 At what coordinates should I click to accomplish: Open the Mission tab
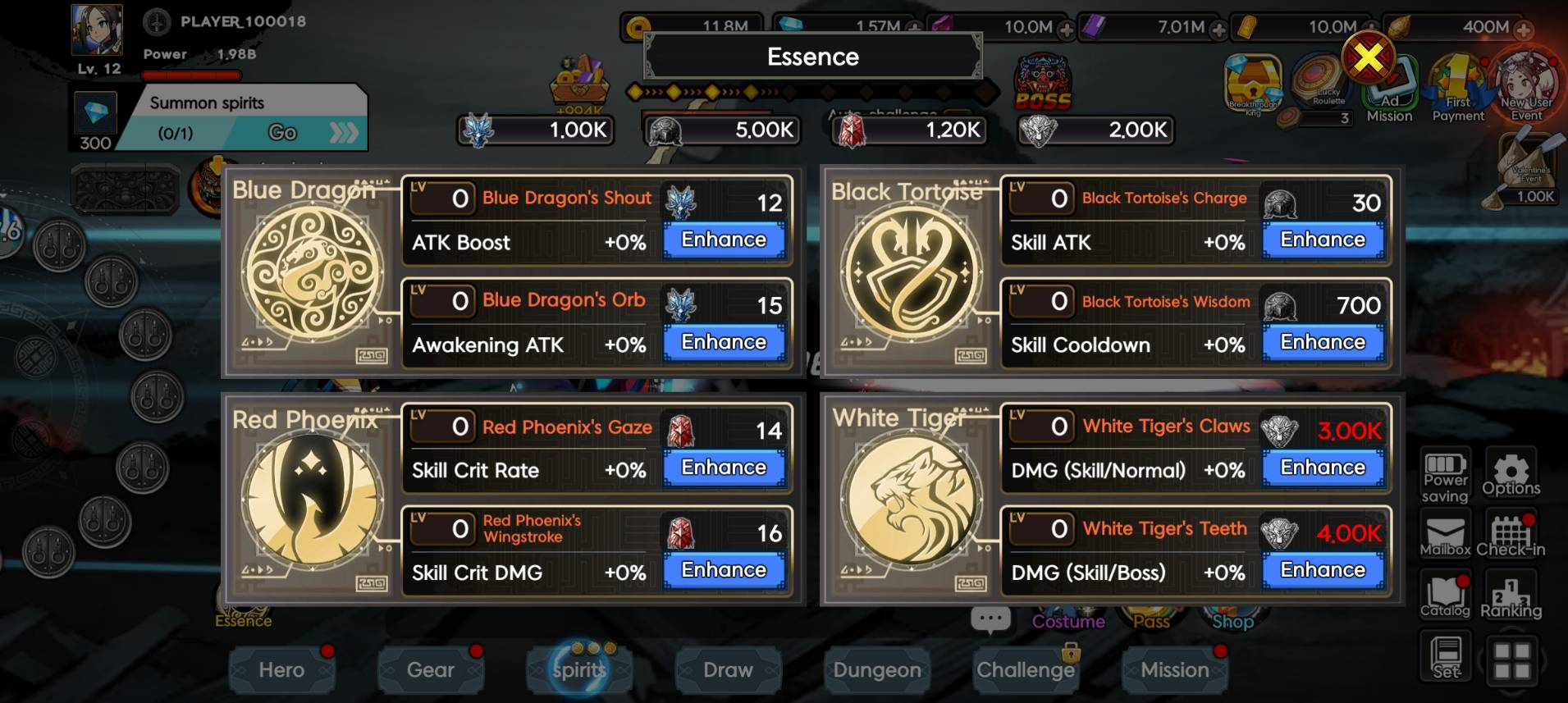pos(1174,670)
